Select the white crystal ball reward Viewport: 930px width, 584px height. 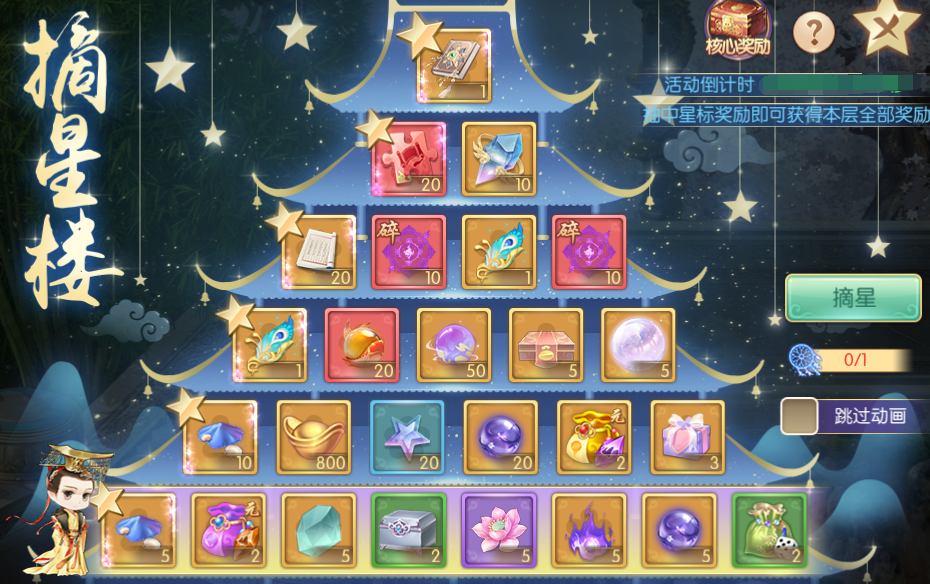638,345
